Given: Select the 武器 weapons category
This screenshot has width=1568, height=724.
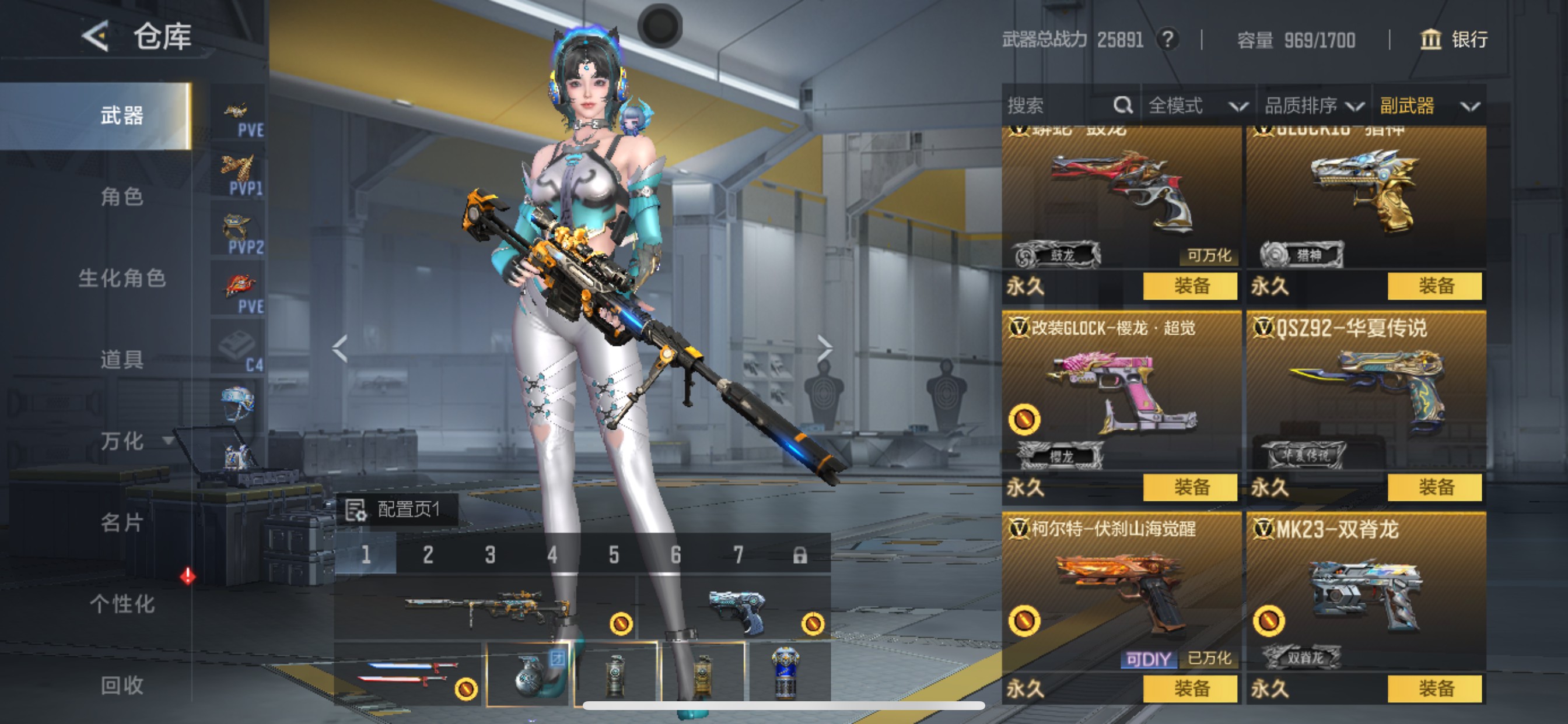Looking at the screenshot, I should coord(122,115).
